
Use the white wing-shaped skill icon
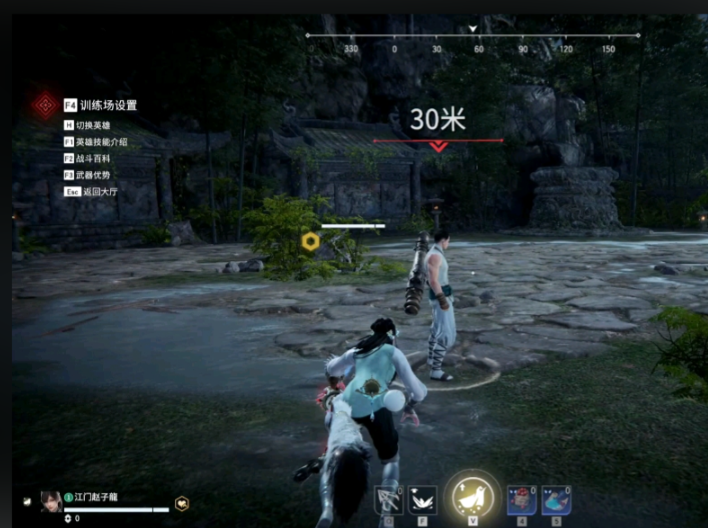pyautogui.click(x=423, y=500)
